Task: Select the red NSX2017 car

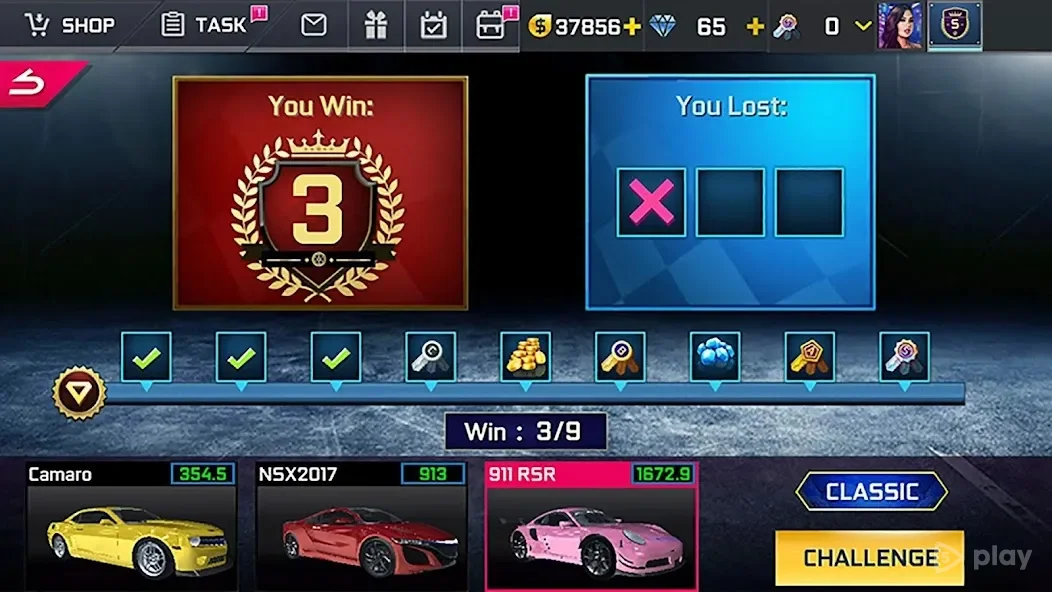Action: click(362, 525)
